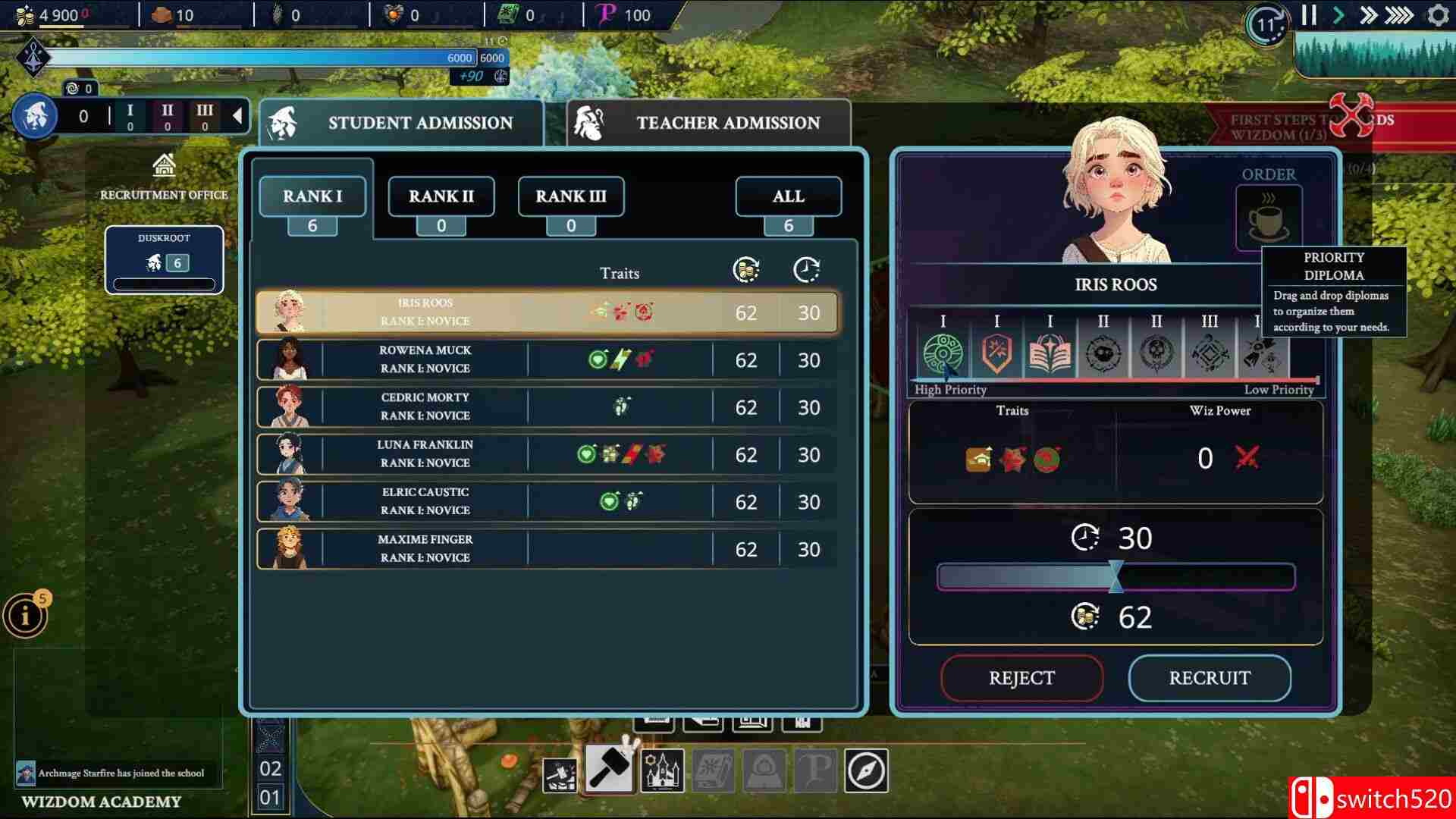Select the hammer build tool
Image resolution: width=1456 pixels, height=819 pixels.
click(x=608, y=770)
